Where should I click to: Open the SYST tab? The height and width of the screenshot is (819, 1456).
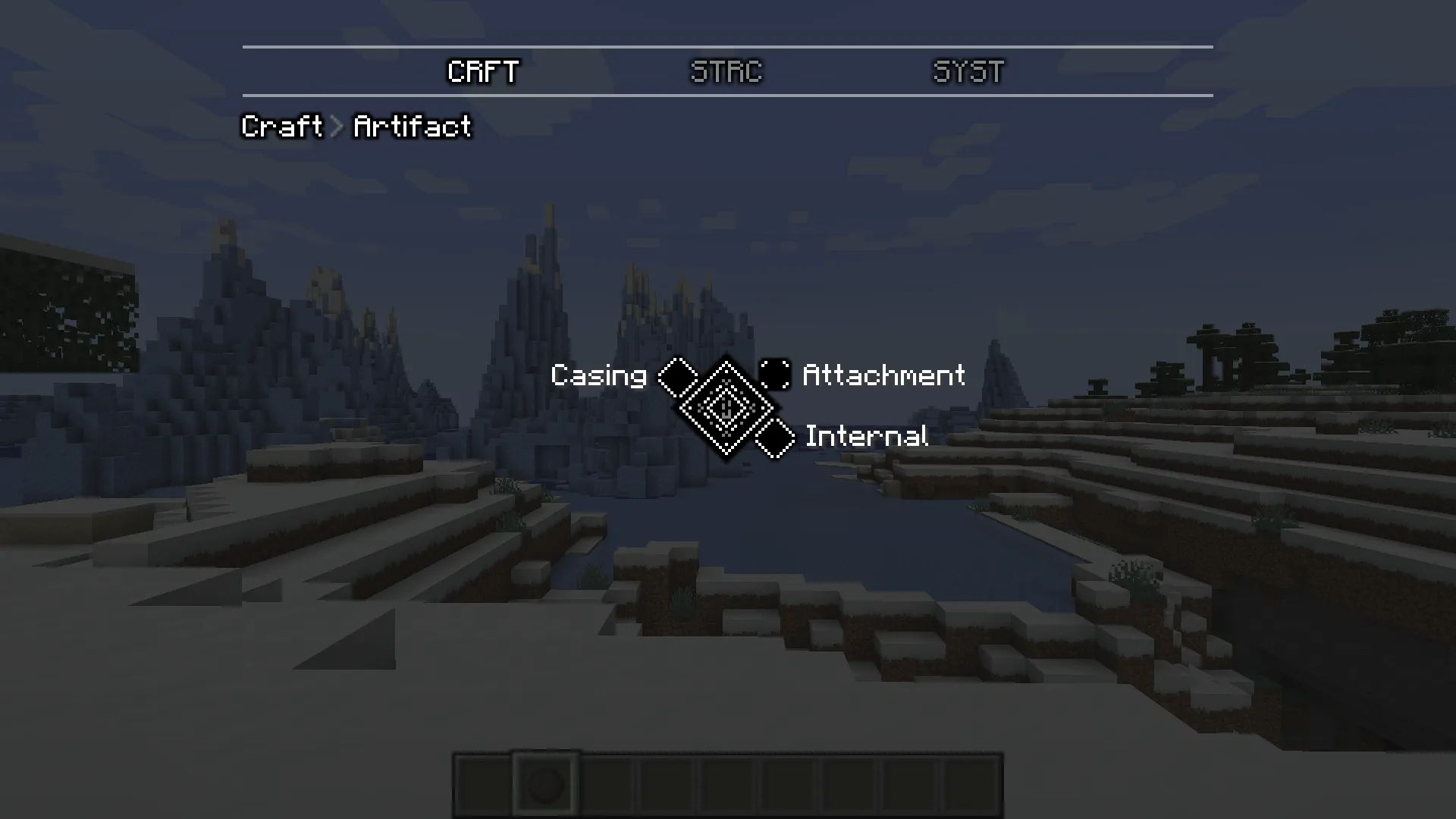tap(968, 72)
